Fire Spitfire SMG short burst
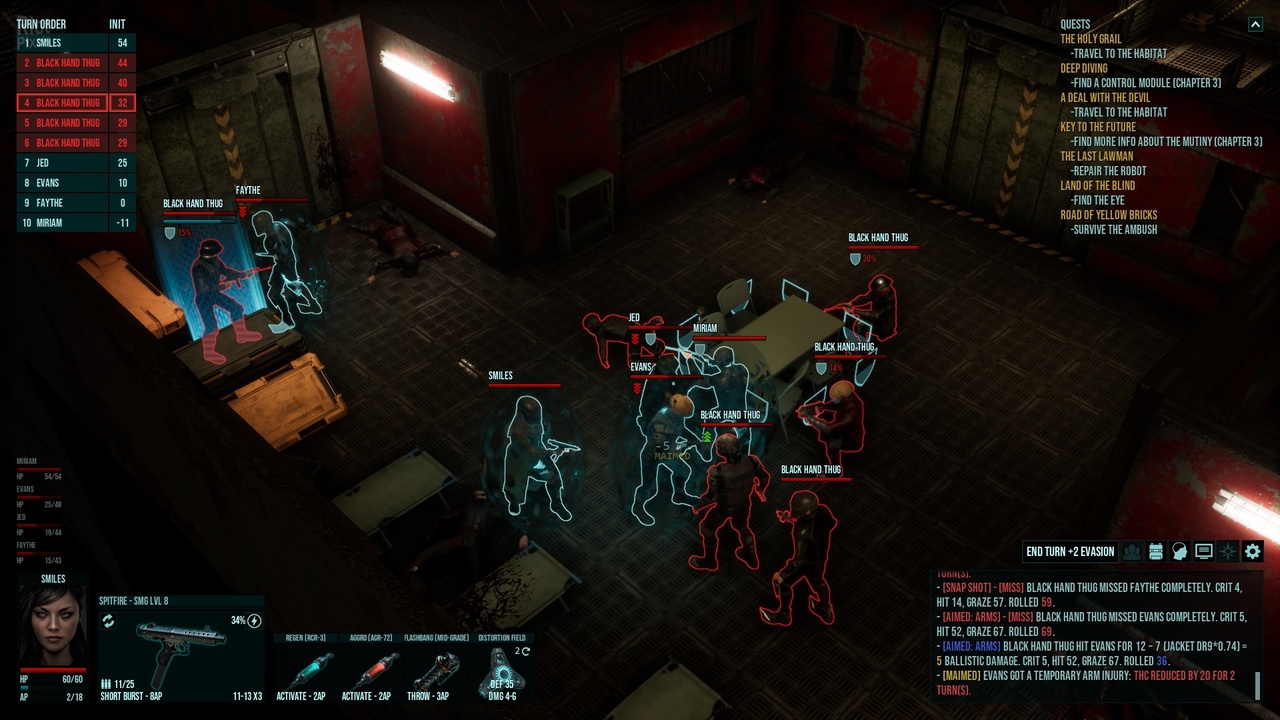Image resolution: width=1280 pixels, height=720 pixels. [x=180, y=656]
